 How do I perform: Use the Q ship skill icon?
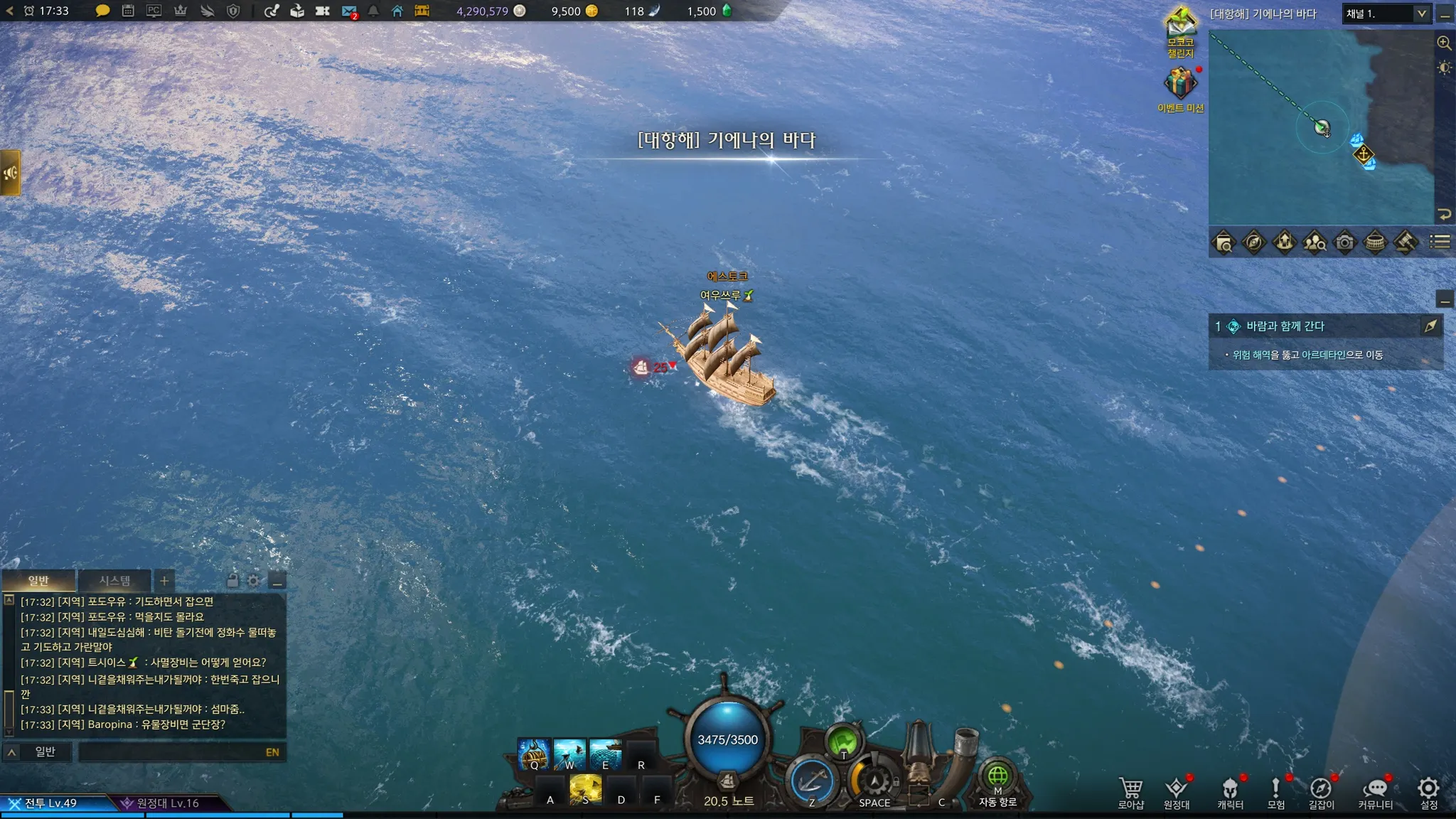pyautogui.click(x=534, y=754)
